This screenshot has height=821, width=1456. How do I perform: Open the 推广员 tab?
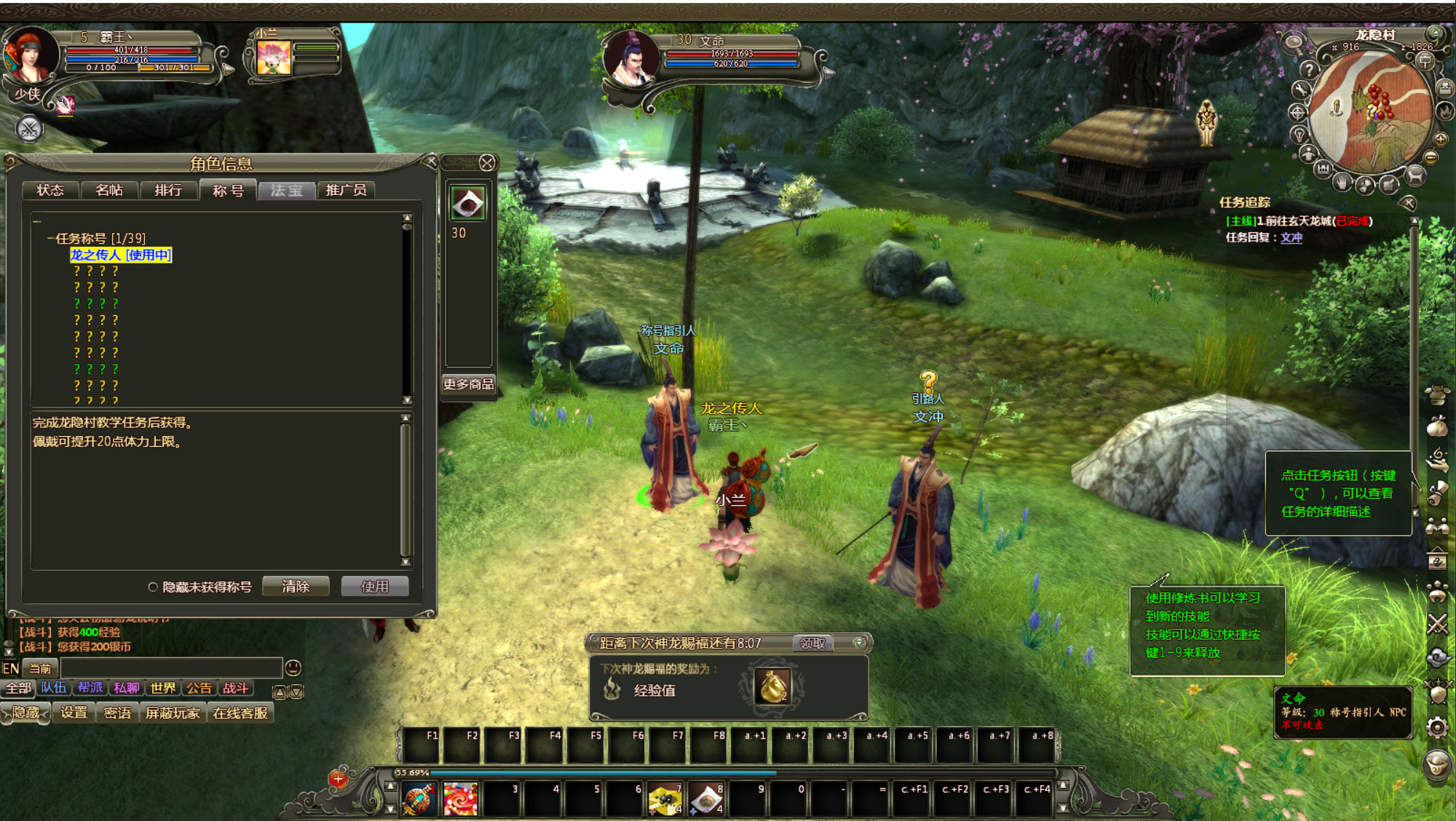(x=346, y=191)
